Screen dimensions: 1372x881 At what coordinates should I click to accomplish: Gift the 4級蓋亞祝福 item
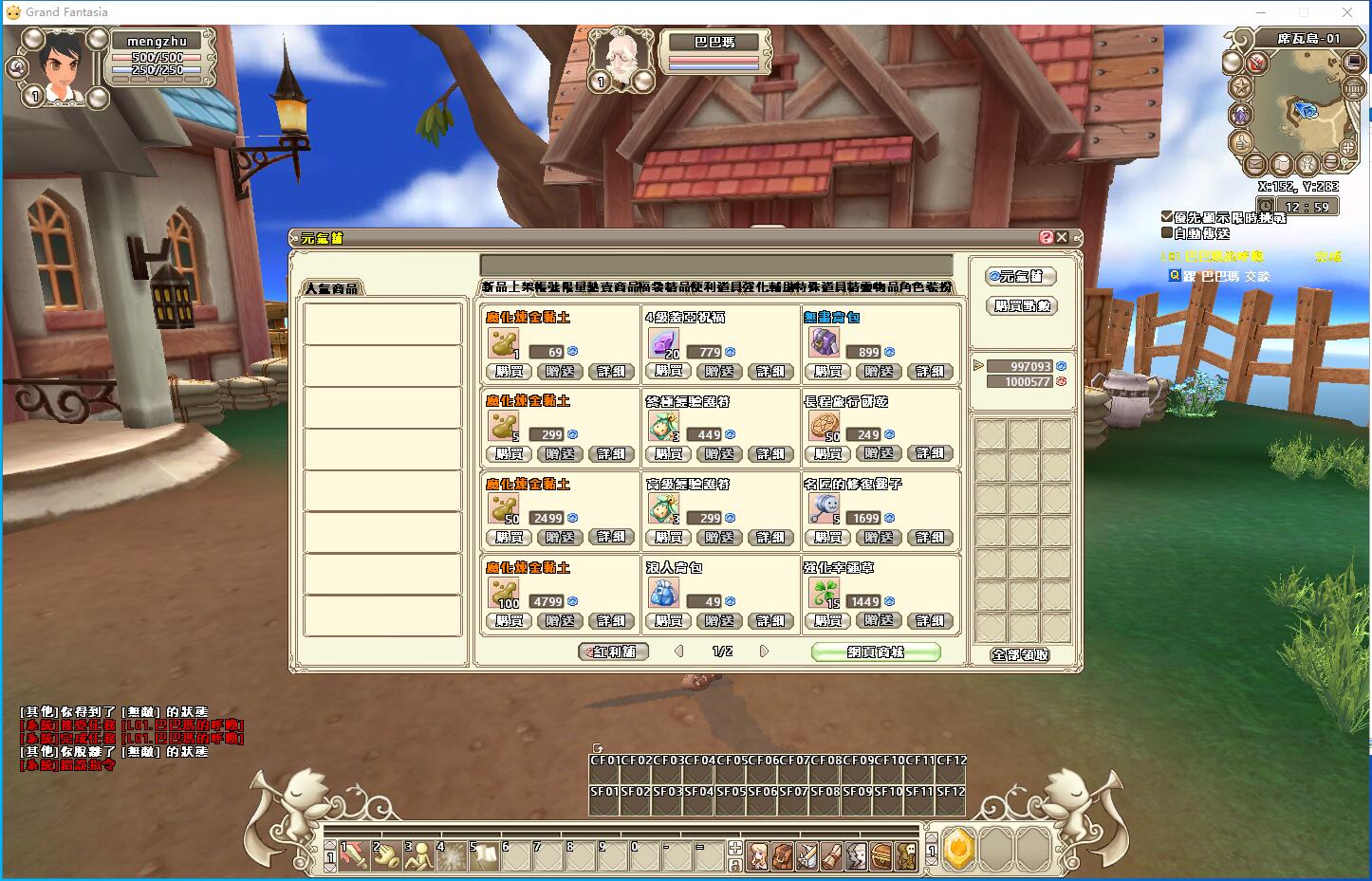click(x=719, y=372)
